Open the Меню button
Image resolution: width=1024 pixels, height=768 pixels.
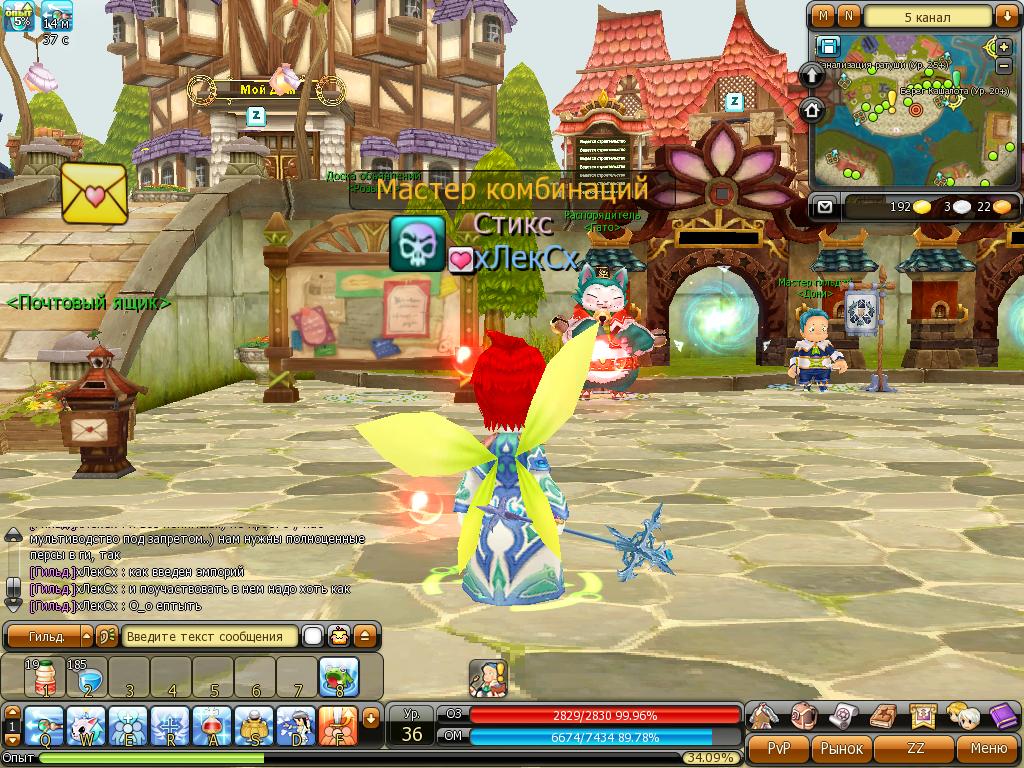(x=987, y=748)
